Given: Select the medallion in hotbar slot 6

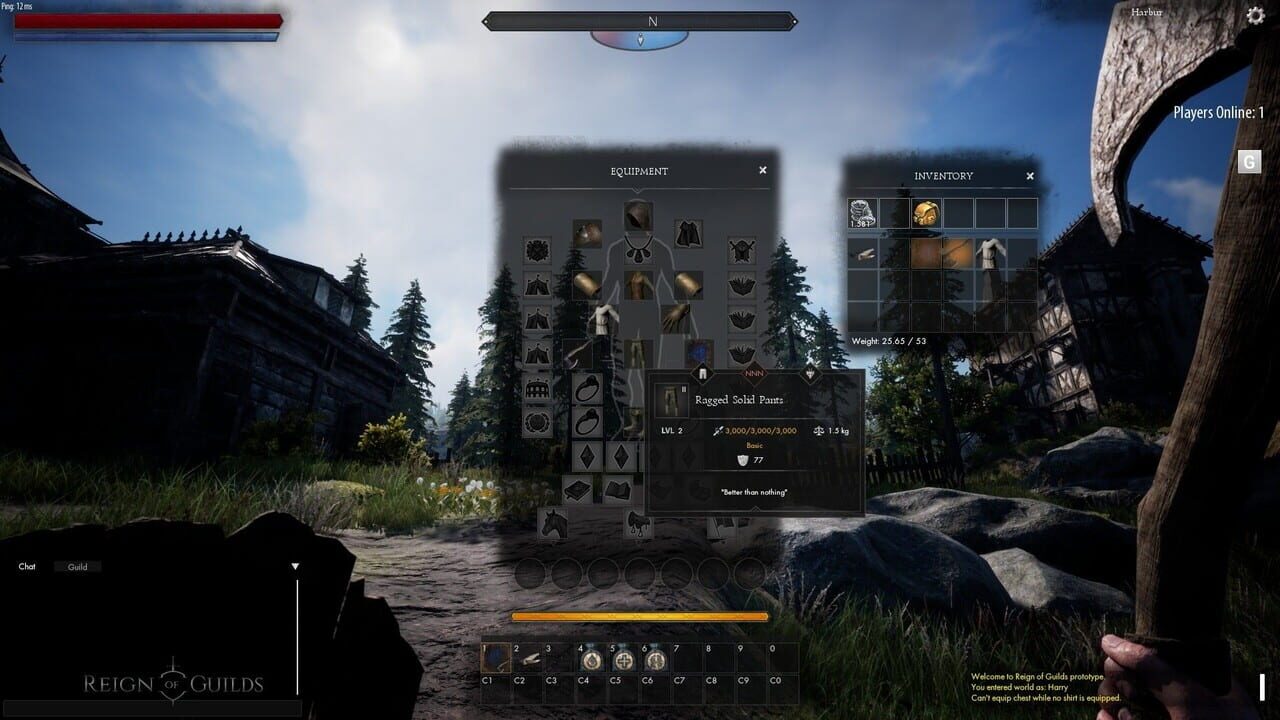Looking at the screenshot, I should tap(657, 659).
